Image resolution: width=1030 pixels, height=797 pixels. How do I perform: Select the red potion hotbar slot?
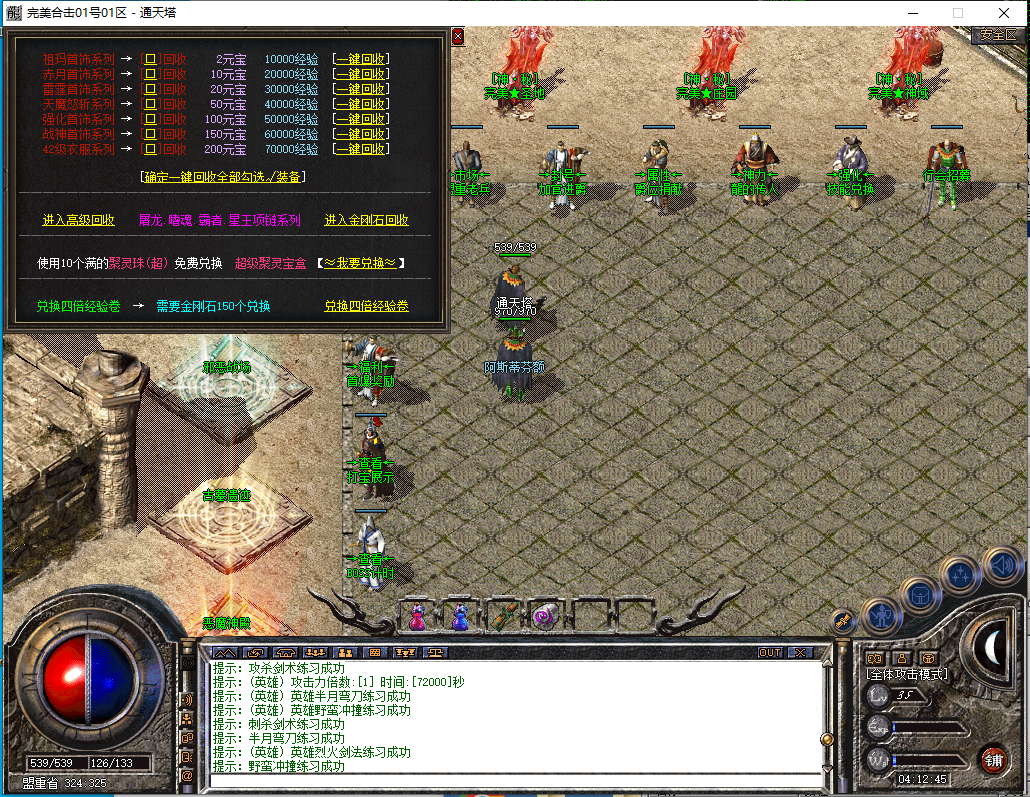pyautogui.click(x=417, y=617)
